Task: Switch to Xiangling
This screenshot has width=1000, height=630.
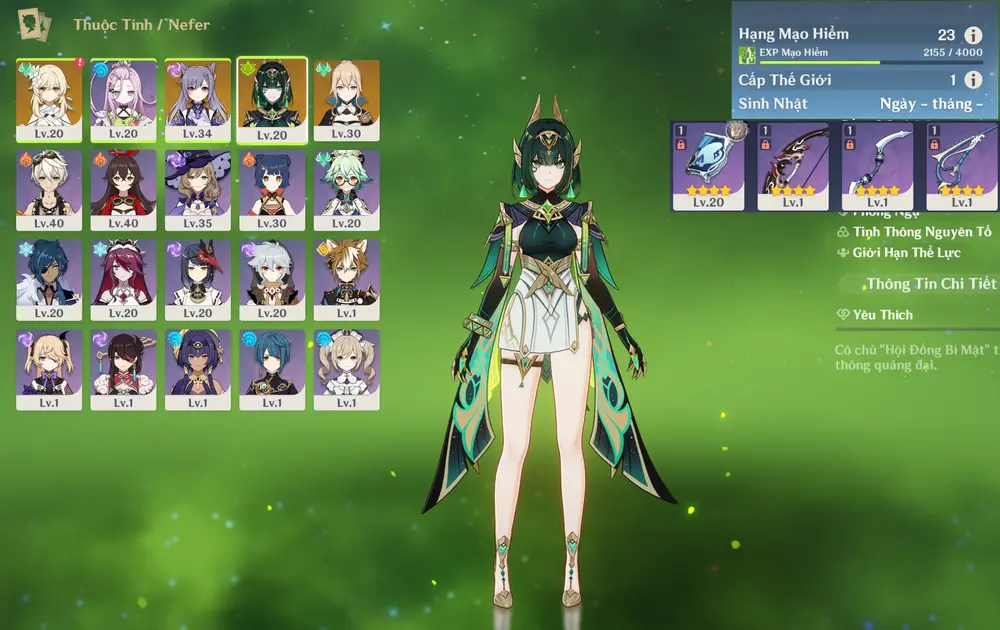Action: click(x=272, y=188)
